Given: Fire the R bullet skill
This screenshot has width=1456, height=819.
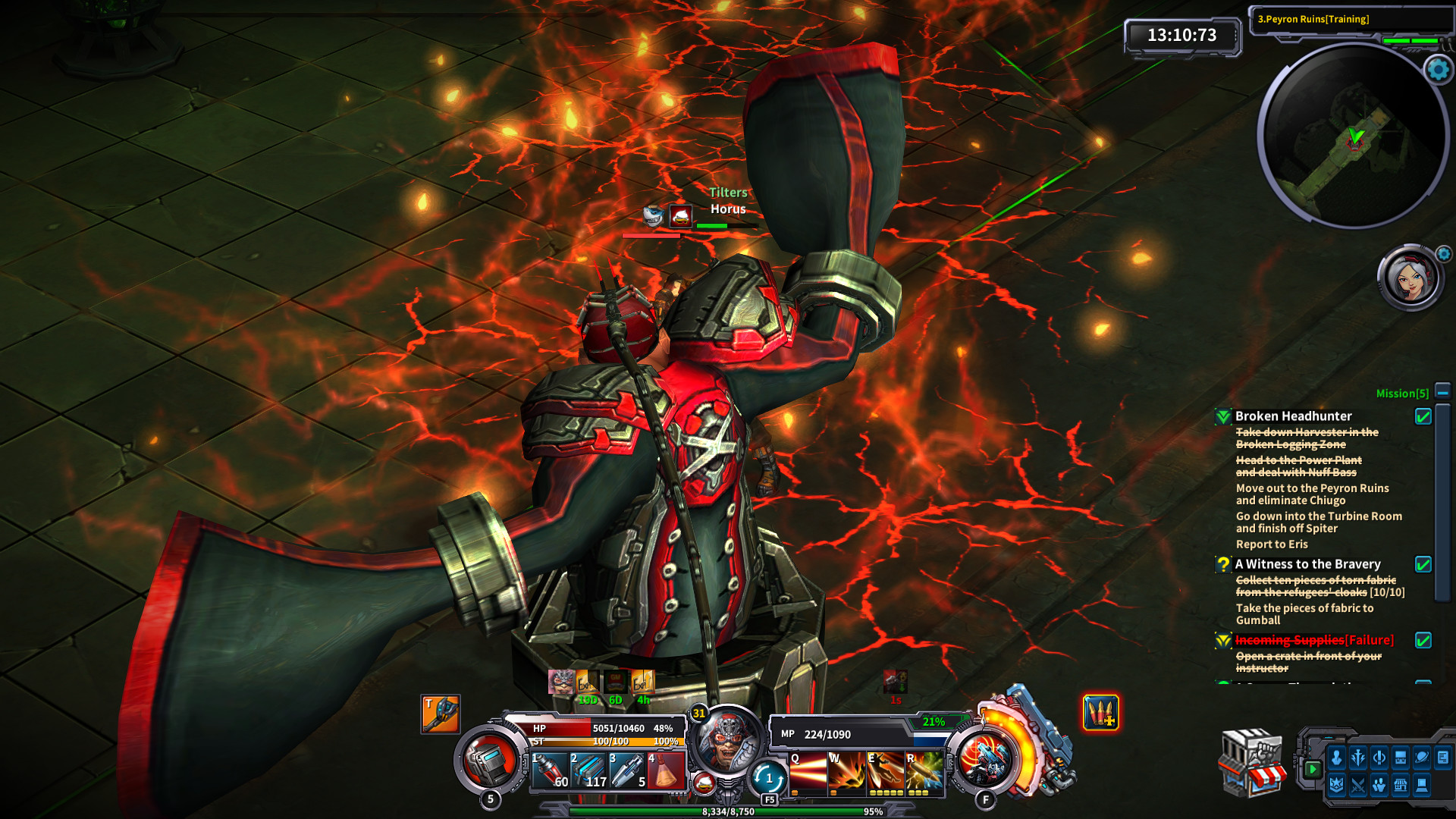Looking at the screenshot, I should tap(925, 772).
